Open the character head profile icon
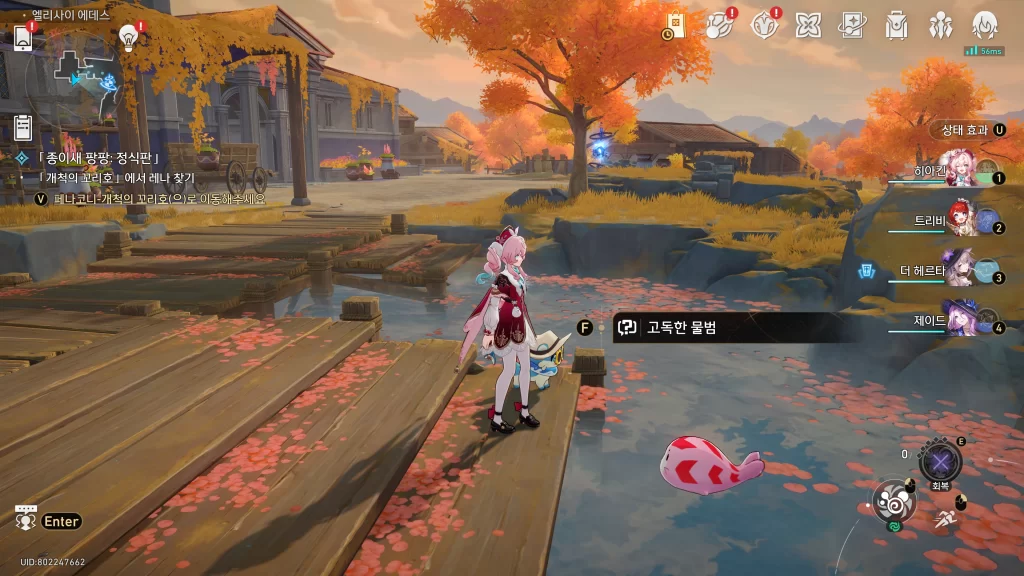Image resolution: width=1024 pixels, height=576 pixels. (985, 26)
